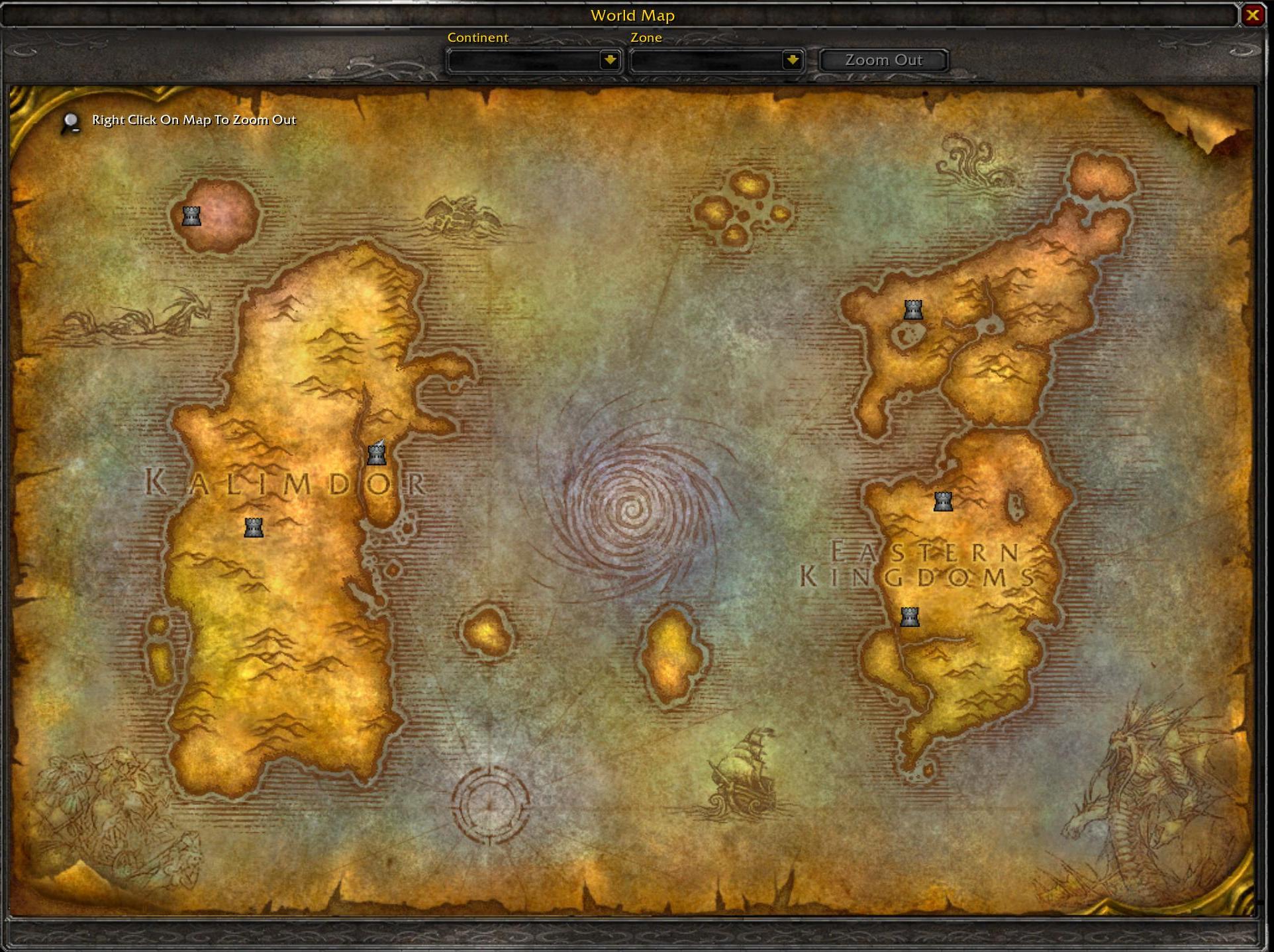1274x952 pixels.
Task: Click the battleground icon on the Teldrassil island
Action: tap(191, 216)
